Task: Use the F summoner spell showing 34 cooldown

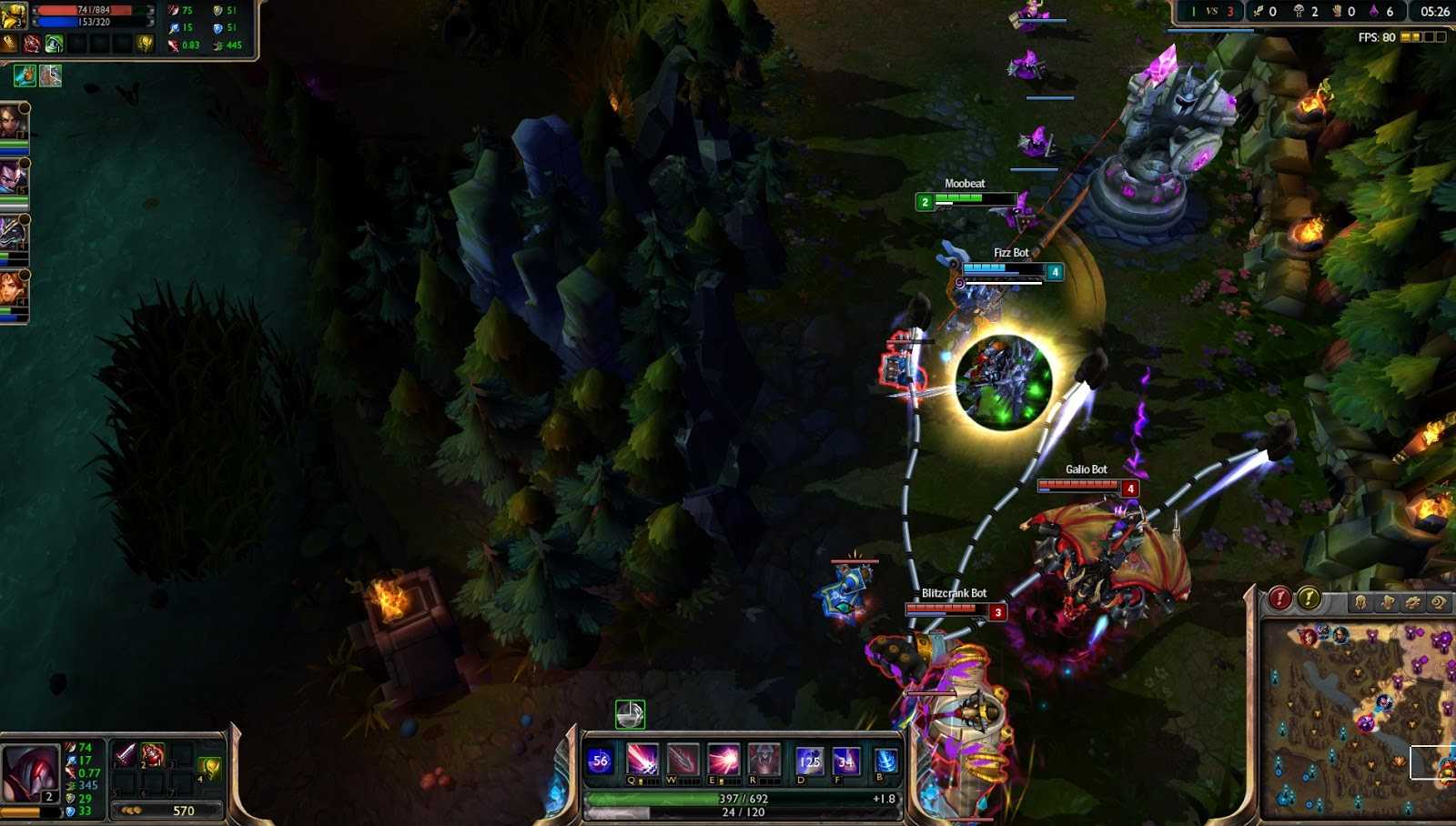Action: [x=845, y=759]
